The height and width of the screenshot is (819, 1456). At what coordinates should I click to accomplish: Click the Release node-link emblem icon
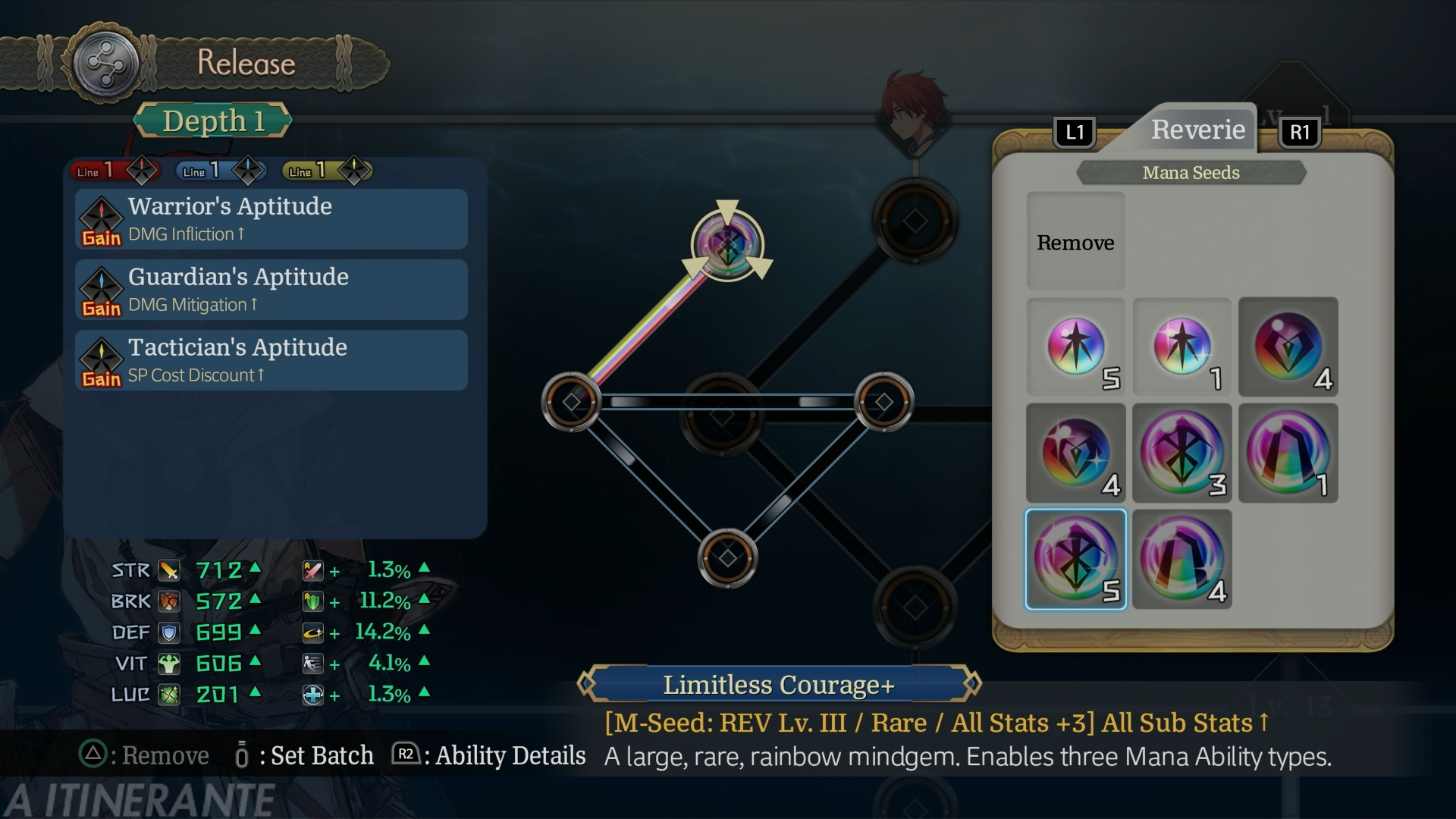click(105, 63)
